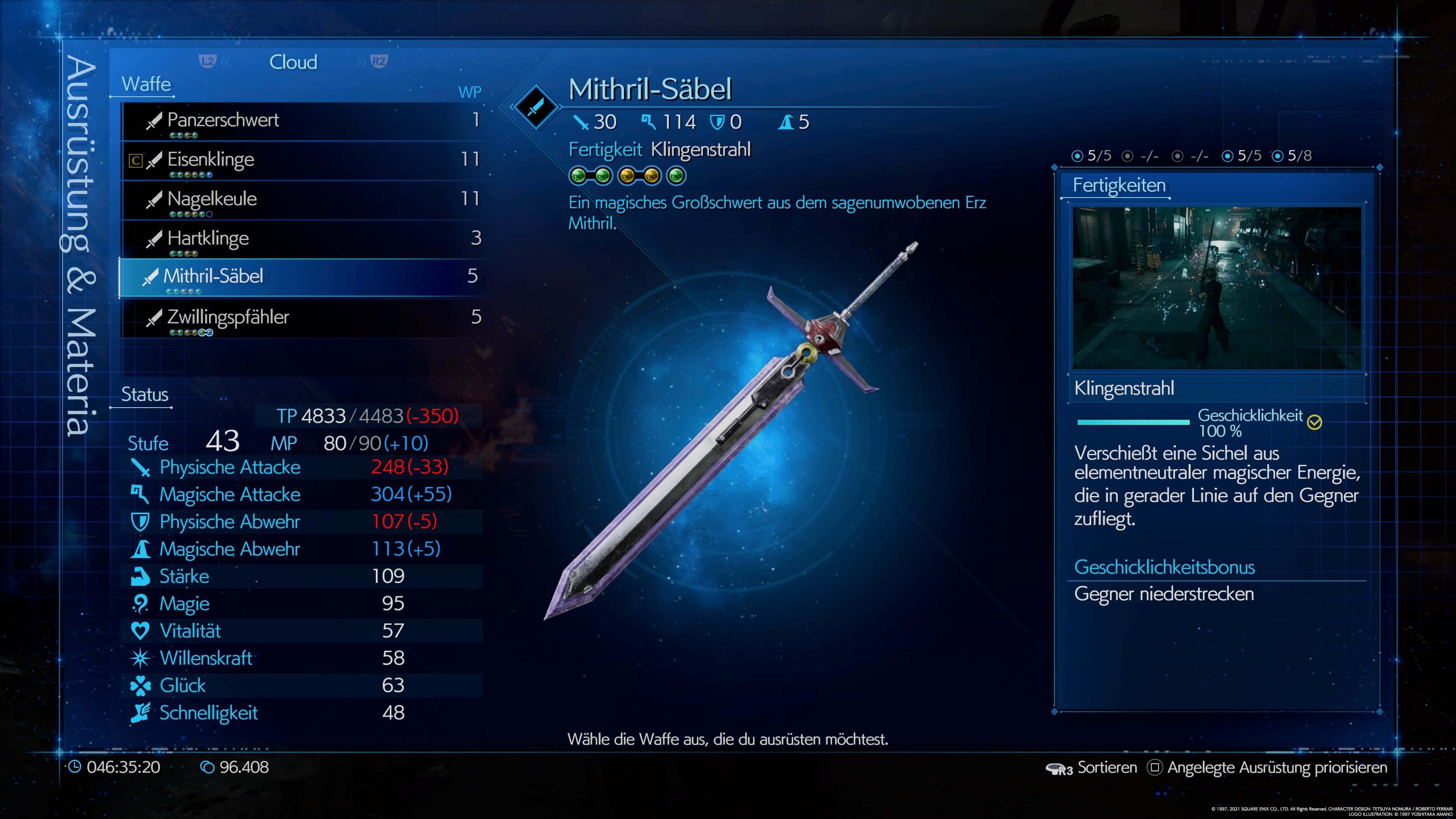Click the Schnelligkeit speed icon
Screen dimensions: 1456x819
pos(141,713)
